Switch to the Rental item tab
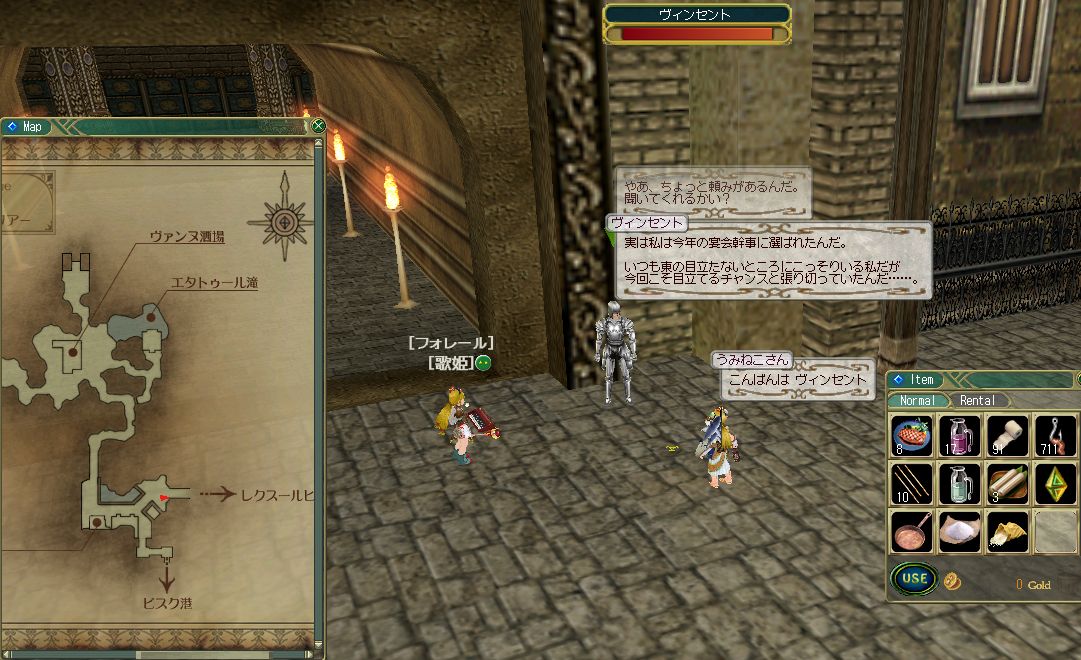This screenshot has width=1081, height=660. (977, 400)
